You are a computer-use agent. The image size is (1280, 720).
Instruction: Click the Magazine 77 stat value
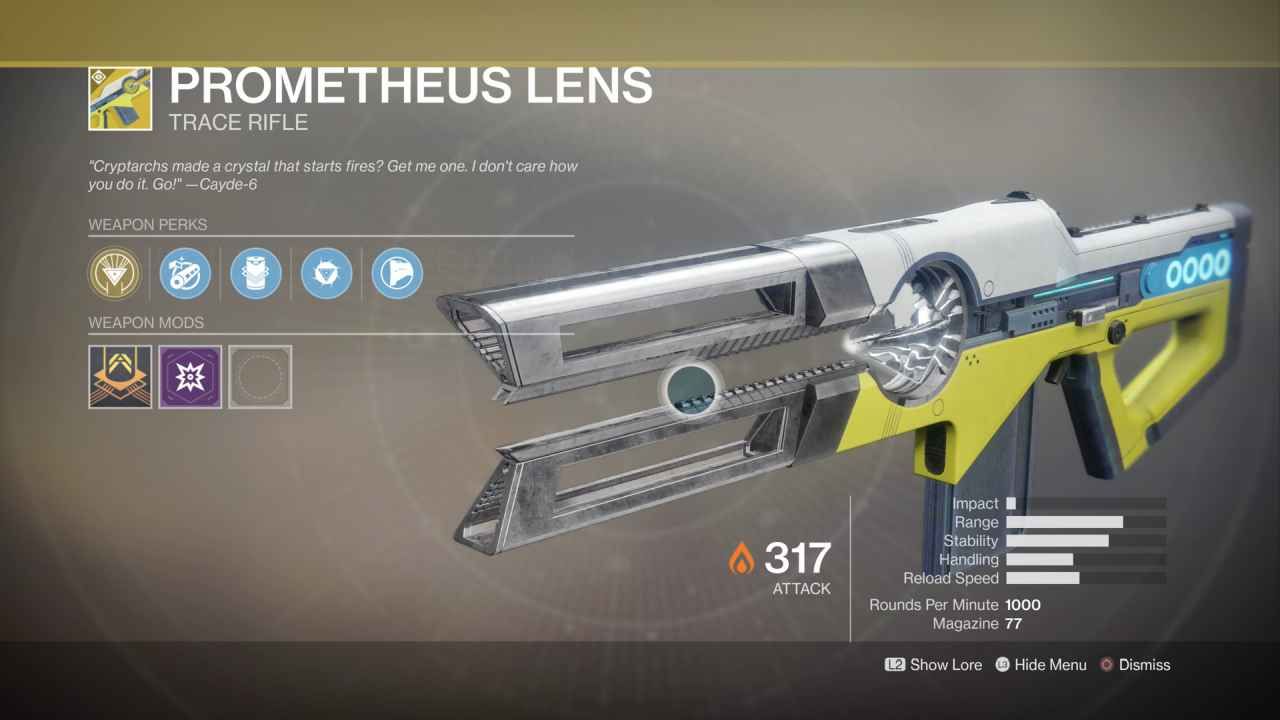click(x=1012, y=623)
